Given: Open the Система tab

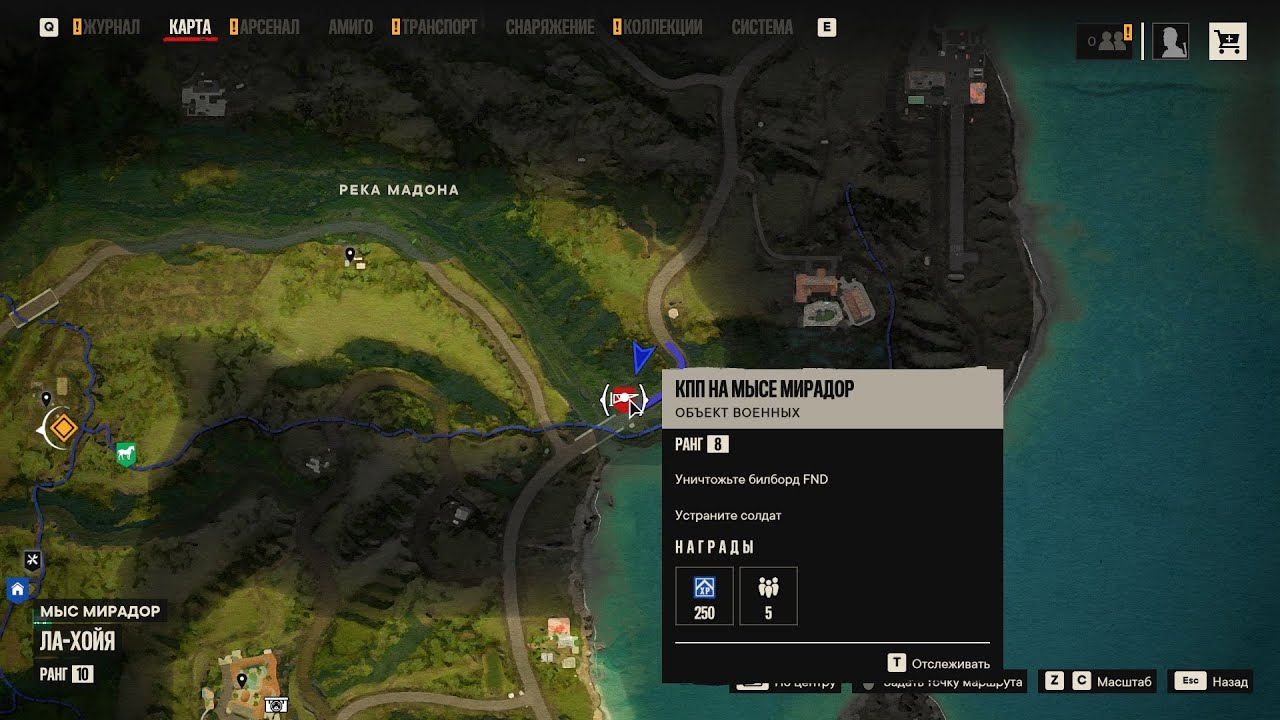Looking at the screenshot, I should click(762, 27).
